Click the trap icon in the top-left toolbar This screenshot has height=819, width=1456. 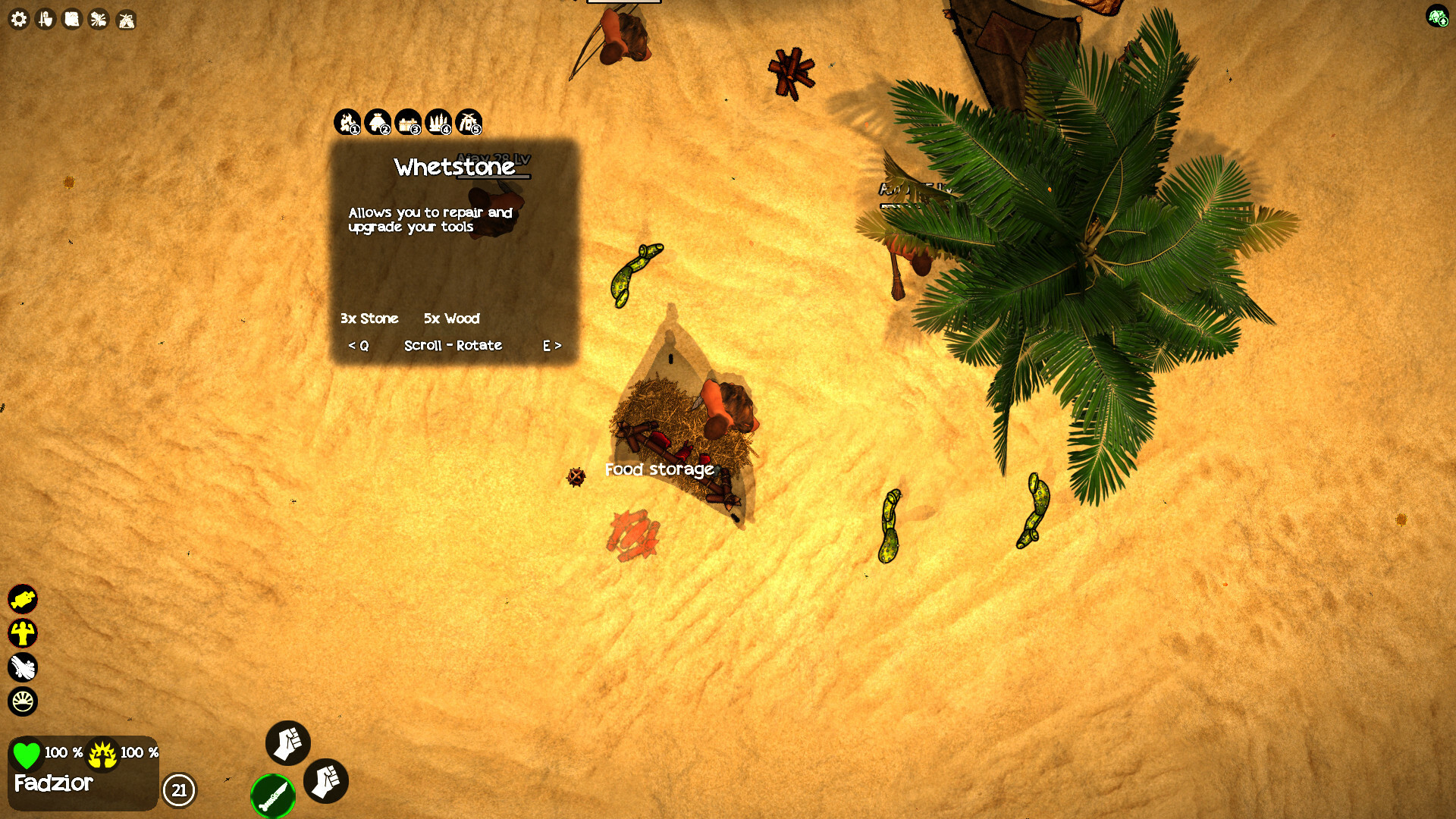[x=127, y=20]
